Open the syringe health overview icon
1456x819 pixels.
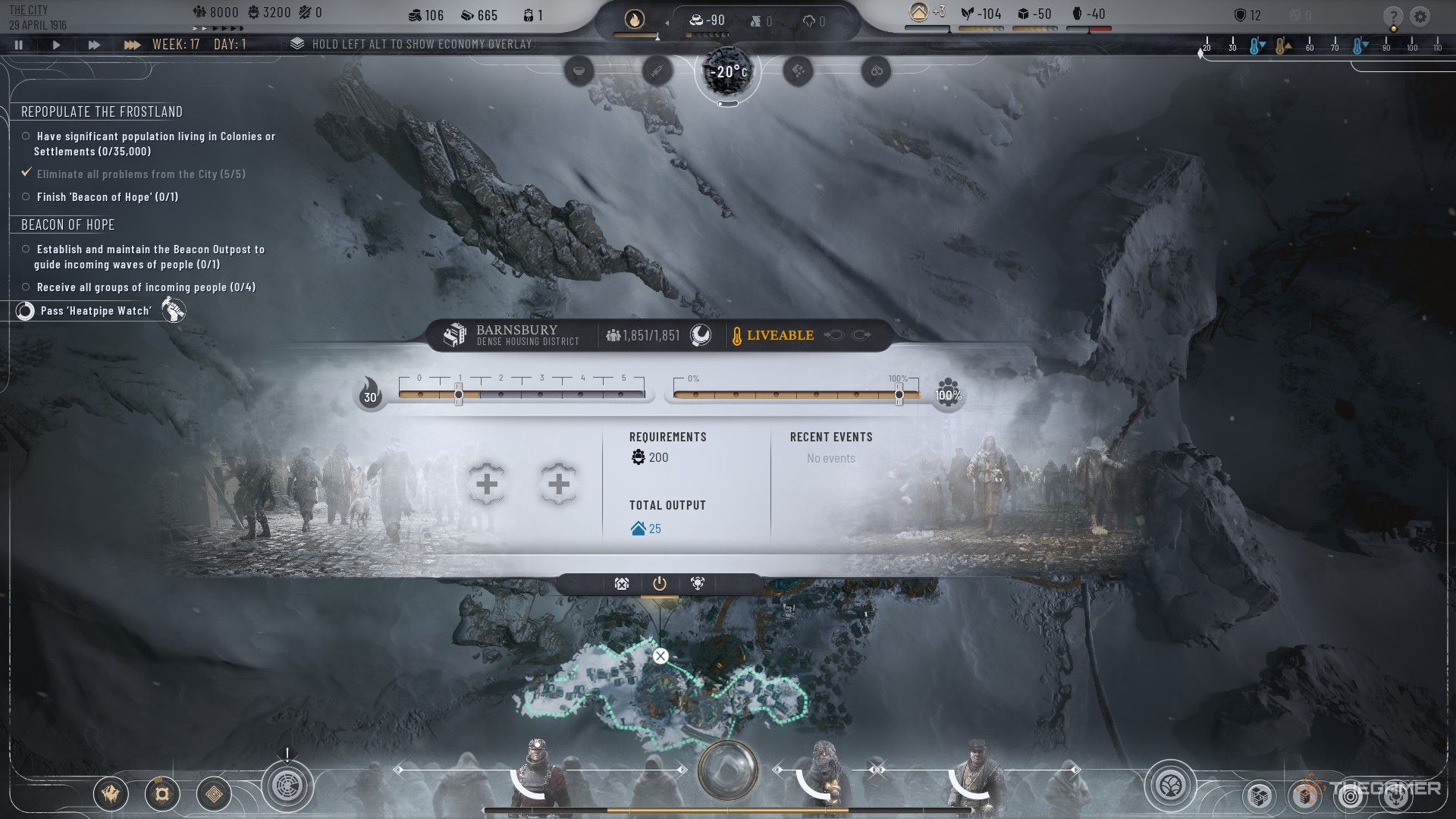657,71
